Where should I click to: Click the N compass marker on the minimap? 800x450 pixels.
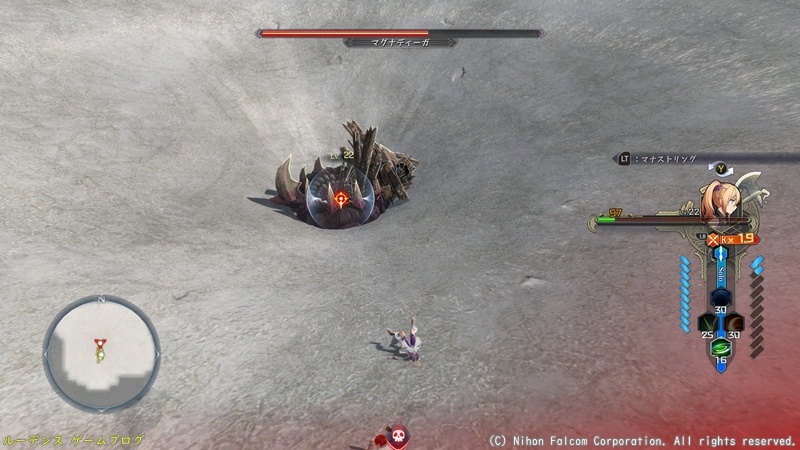(101, 299)
